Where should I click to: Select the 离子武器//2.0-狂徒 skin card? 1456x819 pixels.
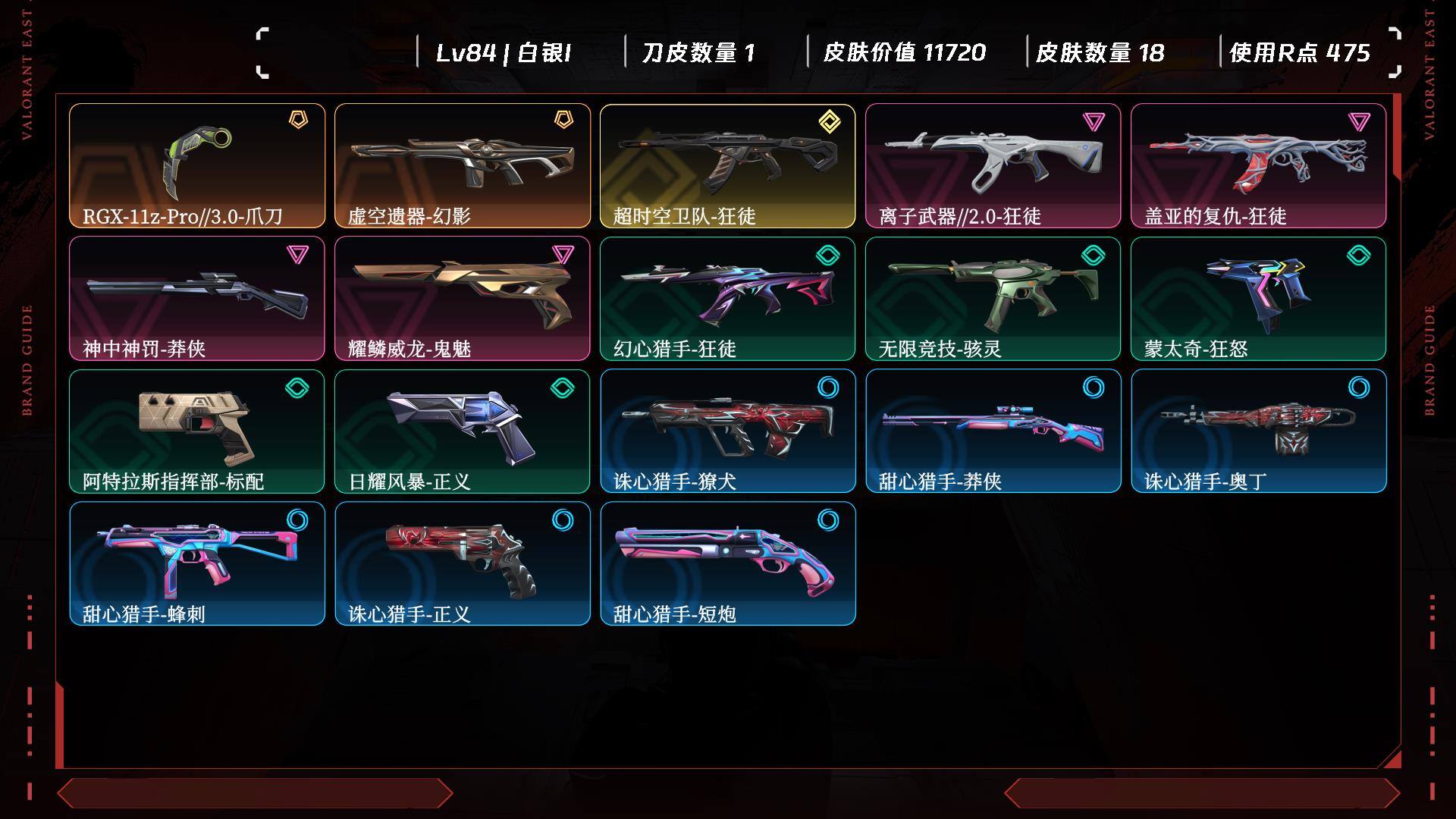click(993, 165)
